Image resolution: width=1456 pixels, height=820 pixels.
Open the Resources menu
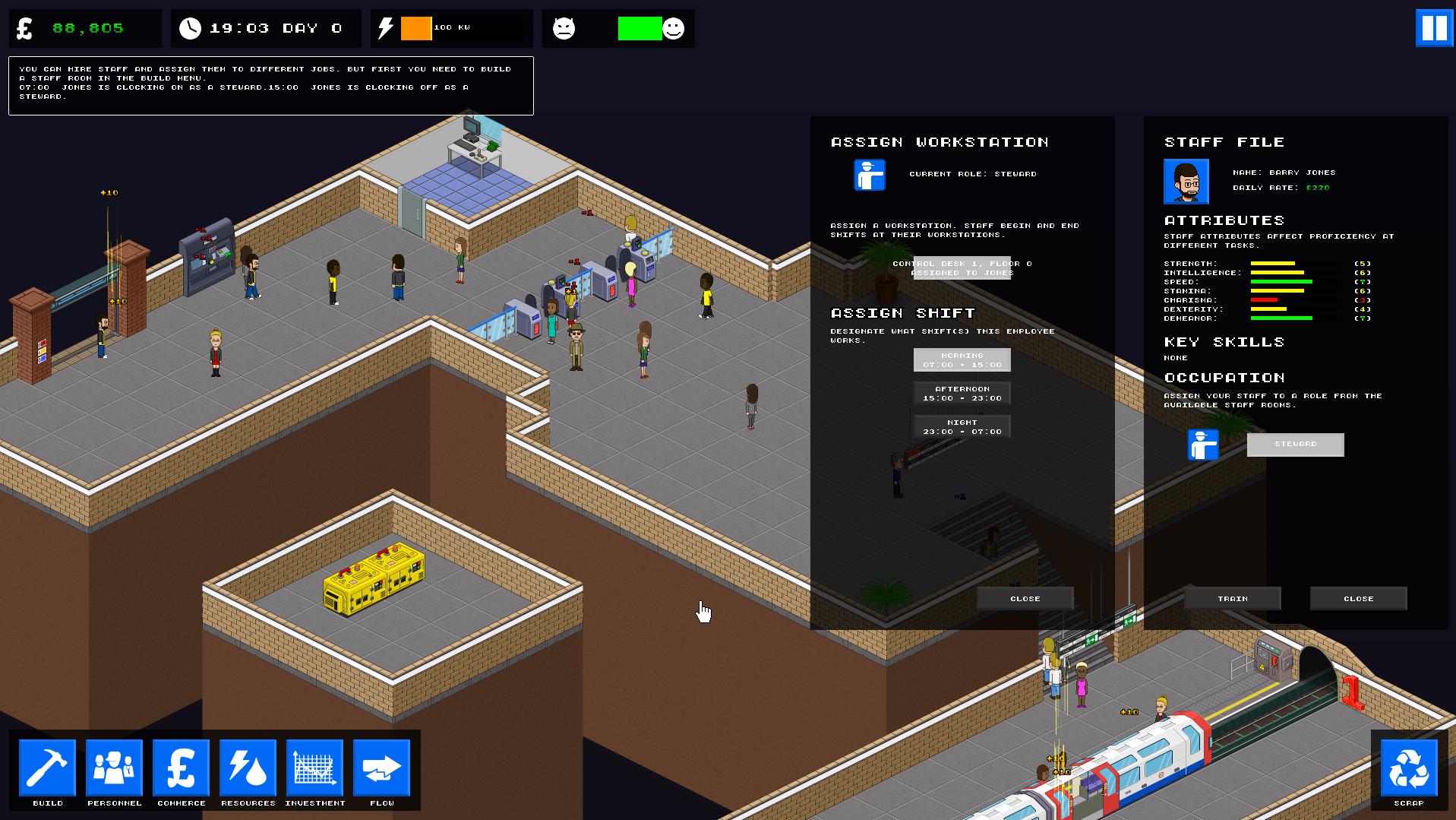247,768
